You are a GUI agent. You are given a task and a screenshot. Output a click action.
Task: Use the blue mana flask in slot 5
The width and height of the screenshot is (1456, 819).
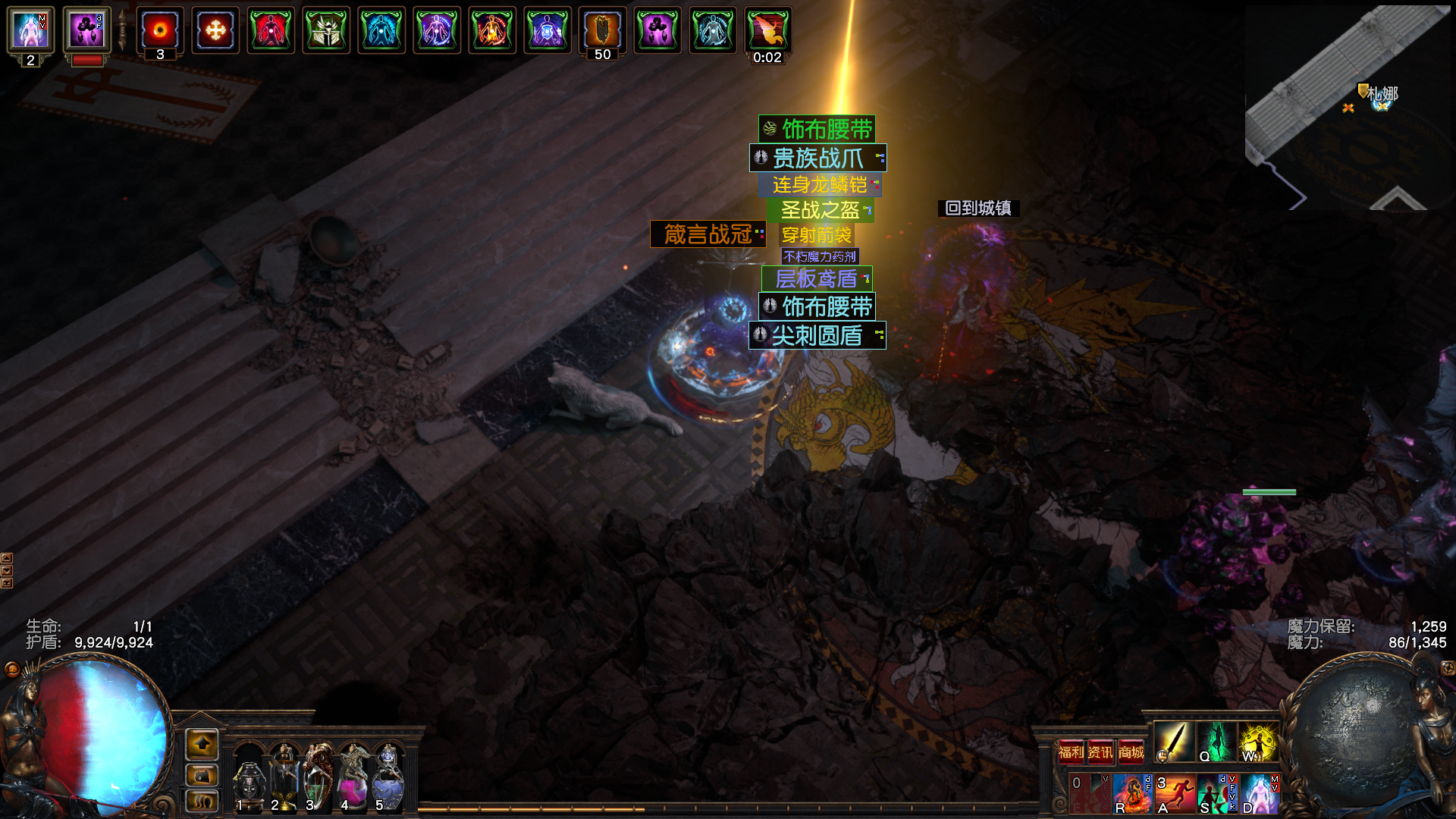click(x=388, y=777)
